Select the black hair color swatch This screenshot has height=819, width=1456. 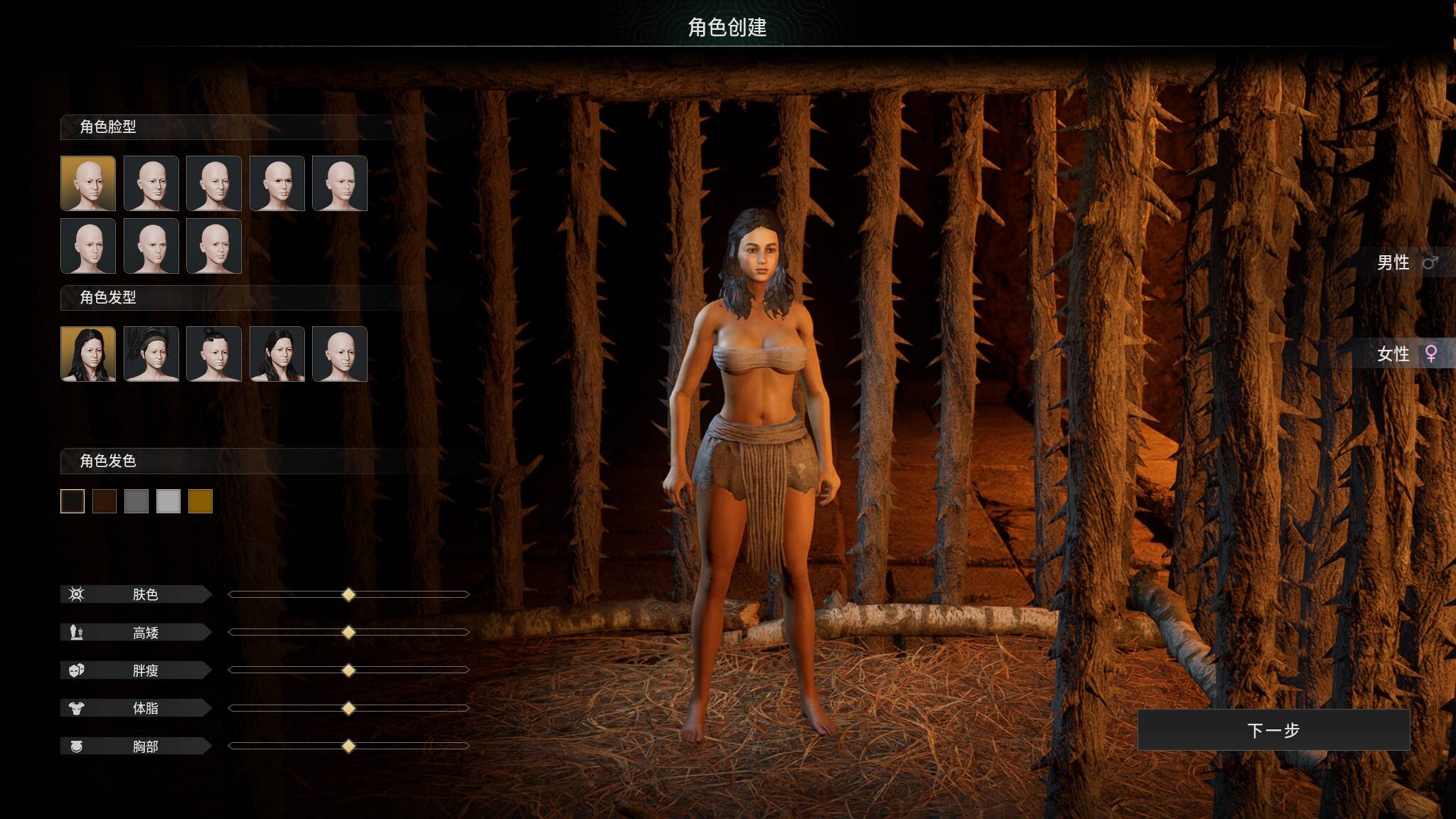coord(73,501)
